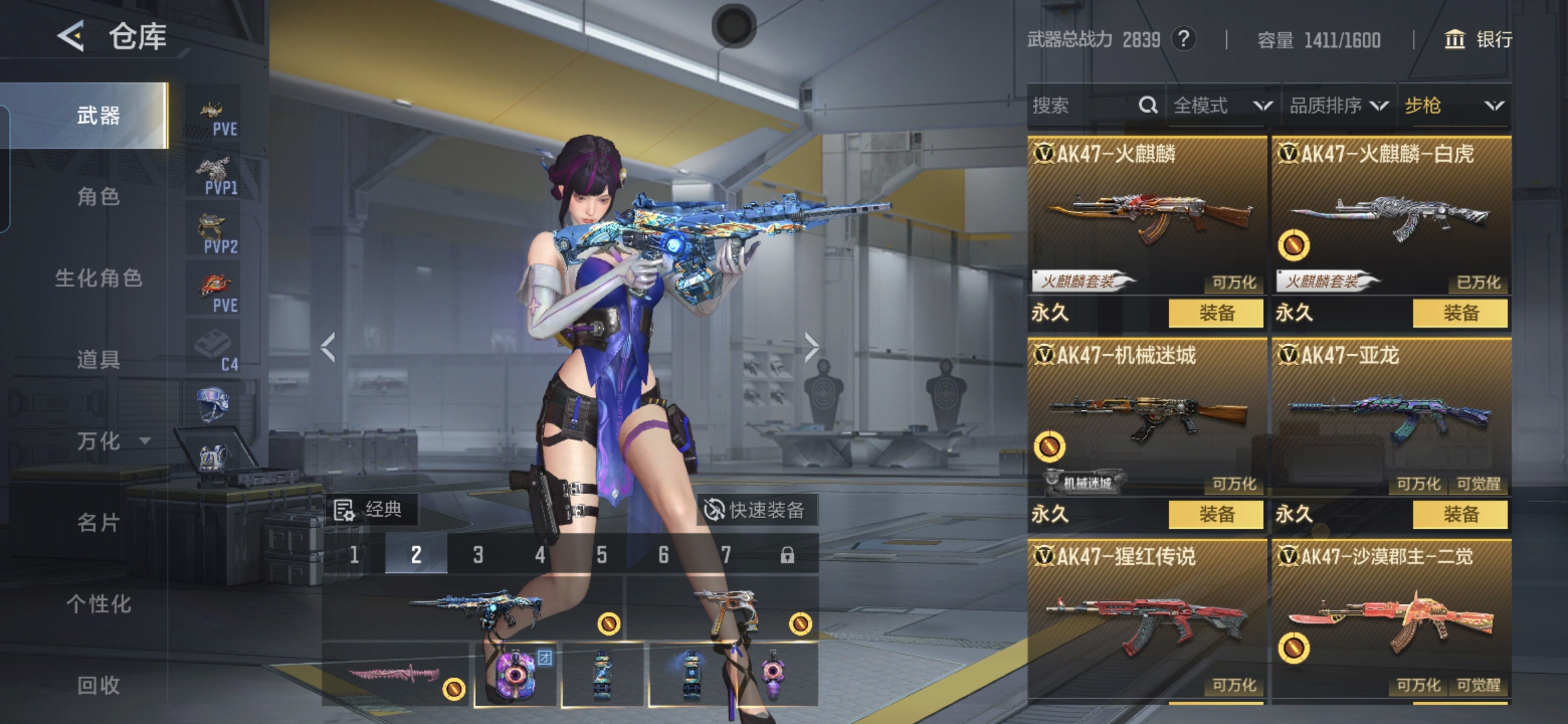The width and height of the screenshot is (1568, 724).
Task: Open the 全模式 mode filter dropdown
Action: [1222, 106]
